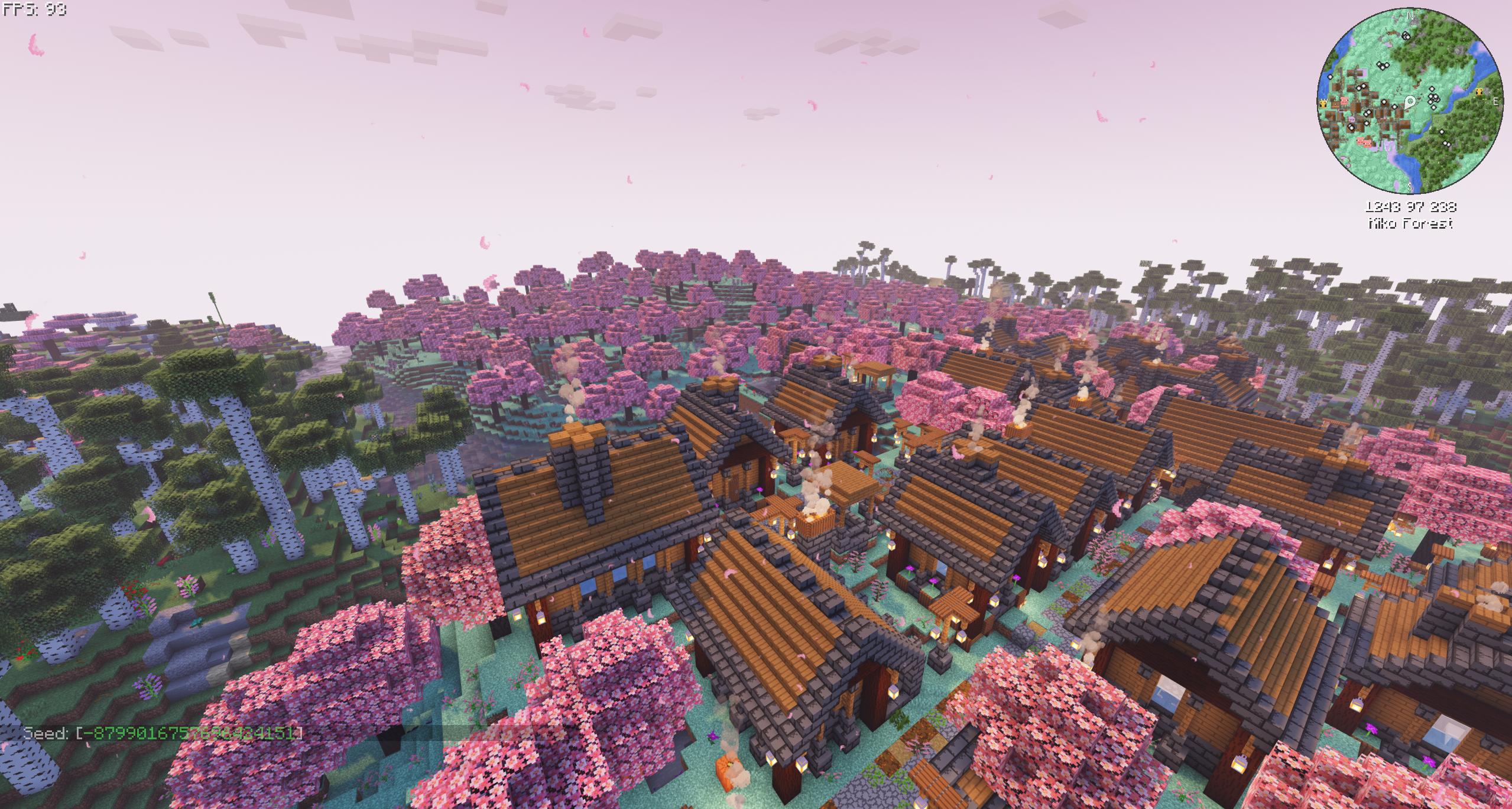Click the FPS: 93 counter
The height and width of the screenshot is (809, 1512).
pos(35,10)
